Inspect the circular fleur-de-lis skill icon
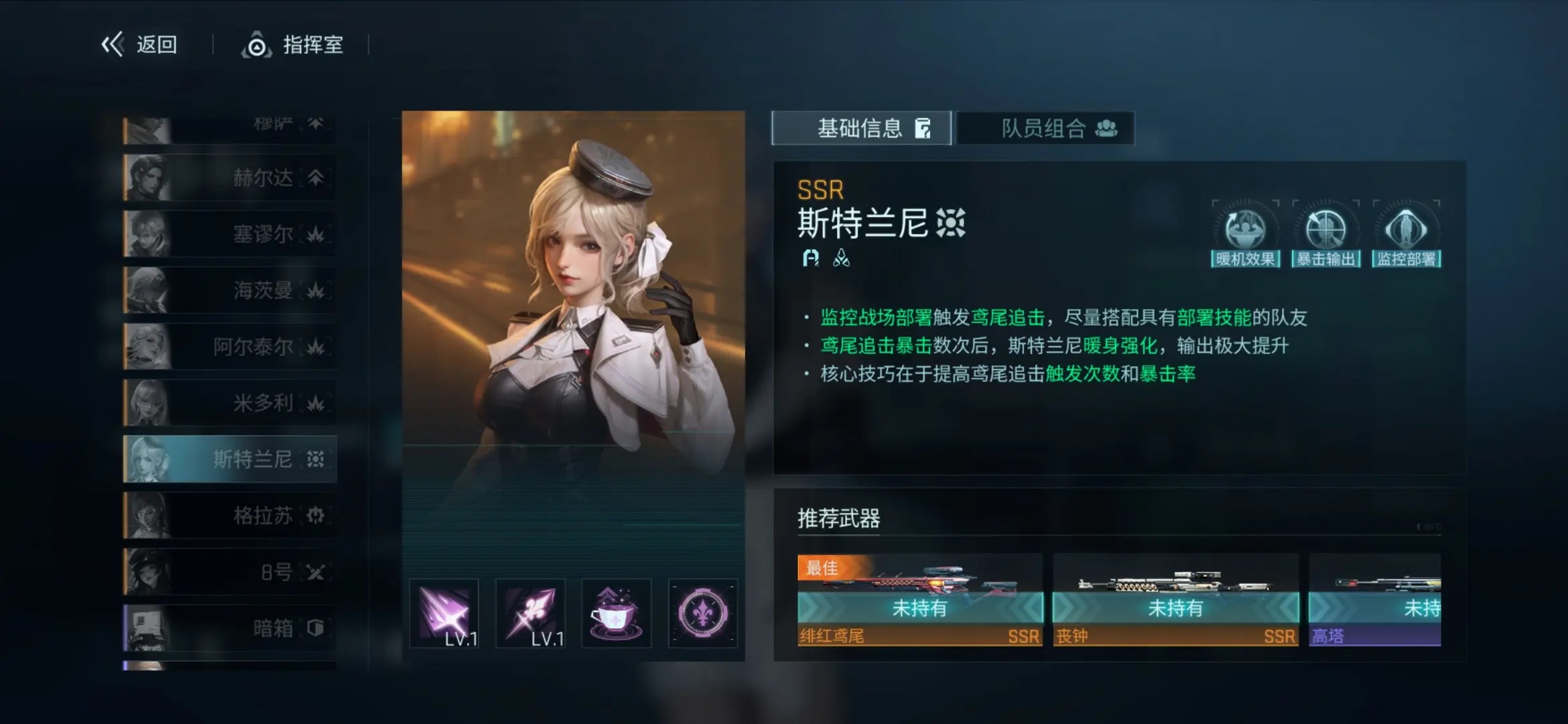1568x724 pixels. tap(702, 613)
